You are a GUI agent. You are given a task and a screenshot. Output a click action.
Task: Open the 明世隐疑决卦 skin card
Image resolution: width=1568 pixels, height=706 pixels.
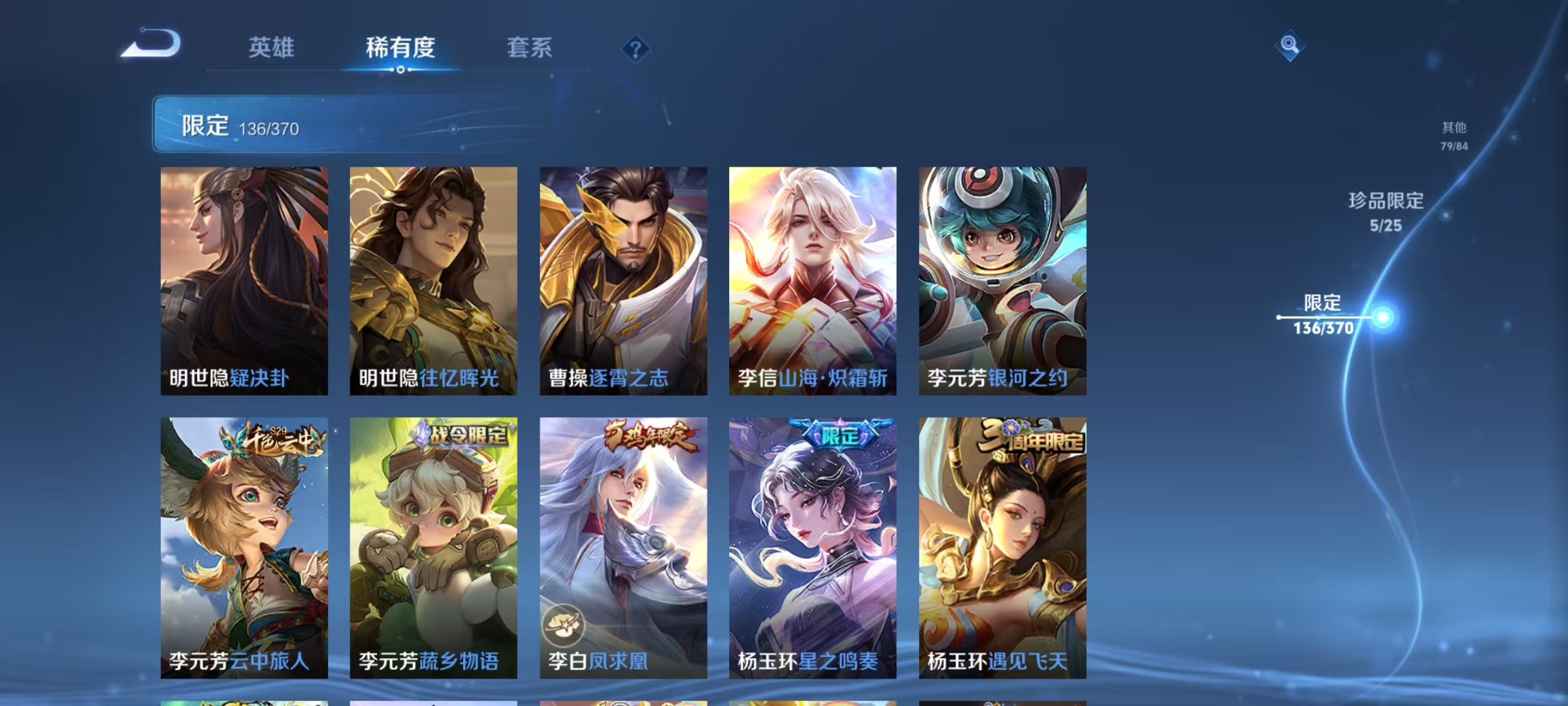click(x=243, y=281)
